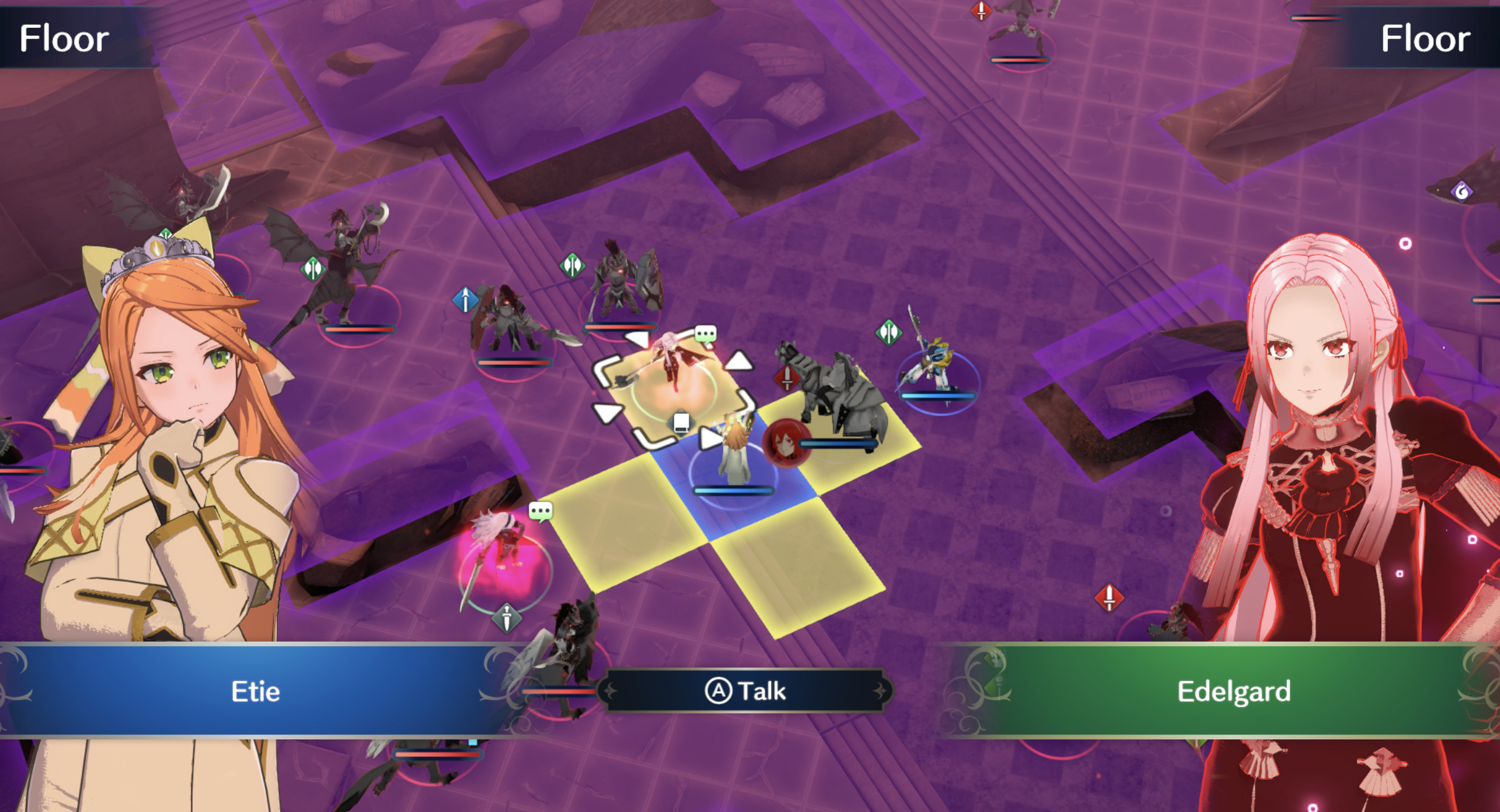This screenshot has width=1500, height=812.
Task: Click the green Edelgard name banner
Action: point(1233,691)
